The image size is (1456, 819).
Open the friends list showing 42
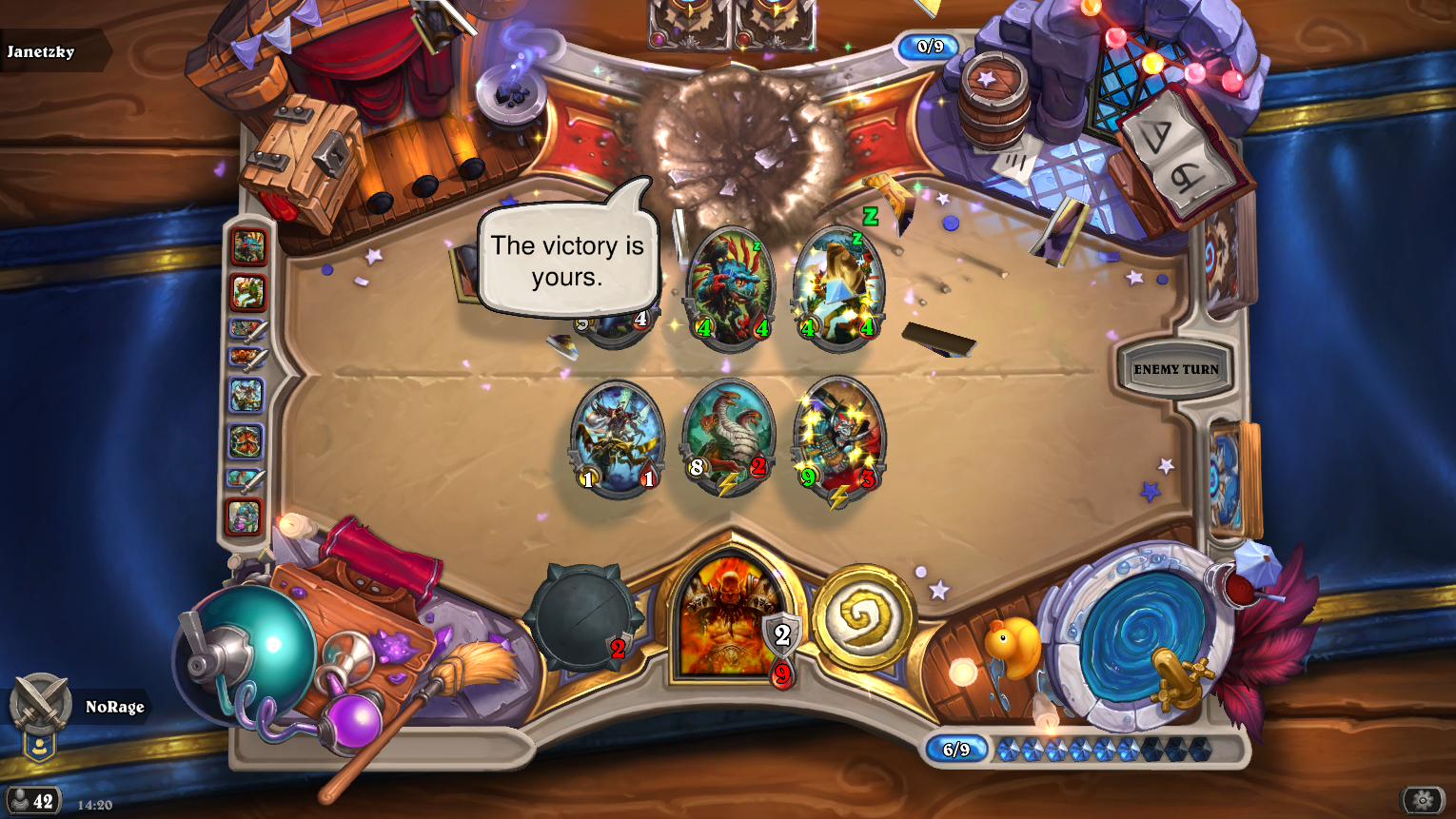[33, 801]
